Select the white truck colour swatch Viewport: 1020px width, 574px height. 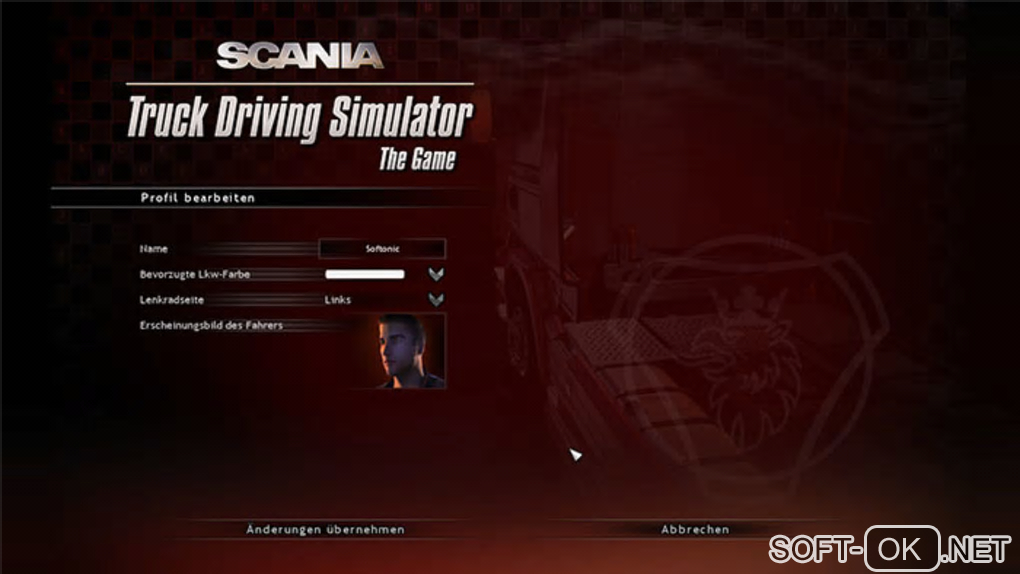pyautogui.click(x=364, y=274)
